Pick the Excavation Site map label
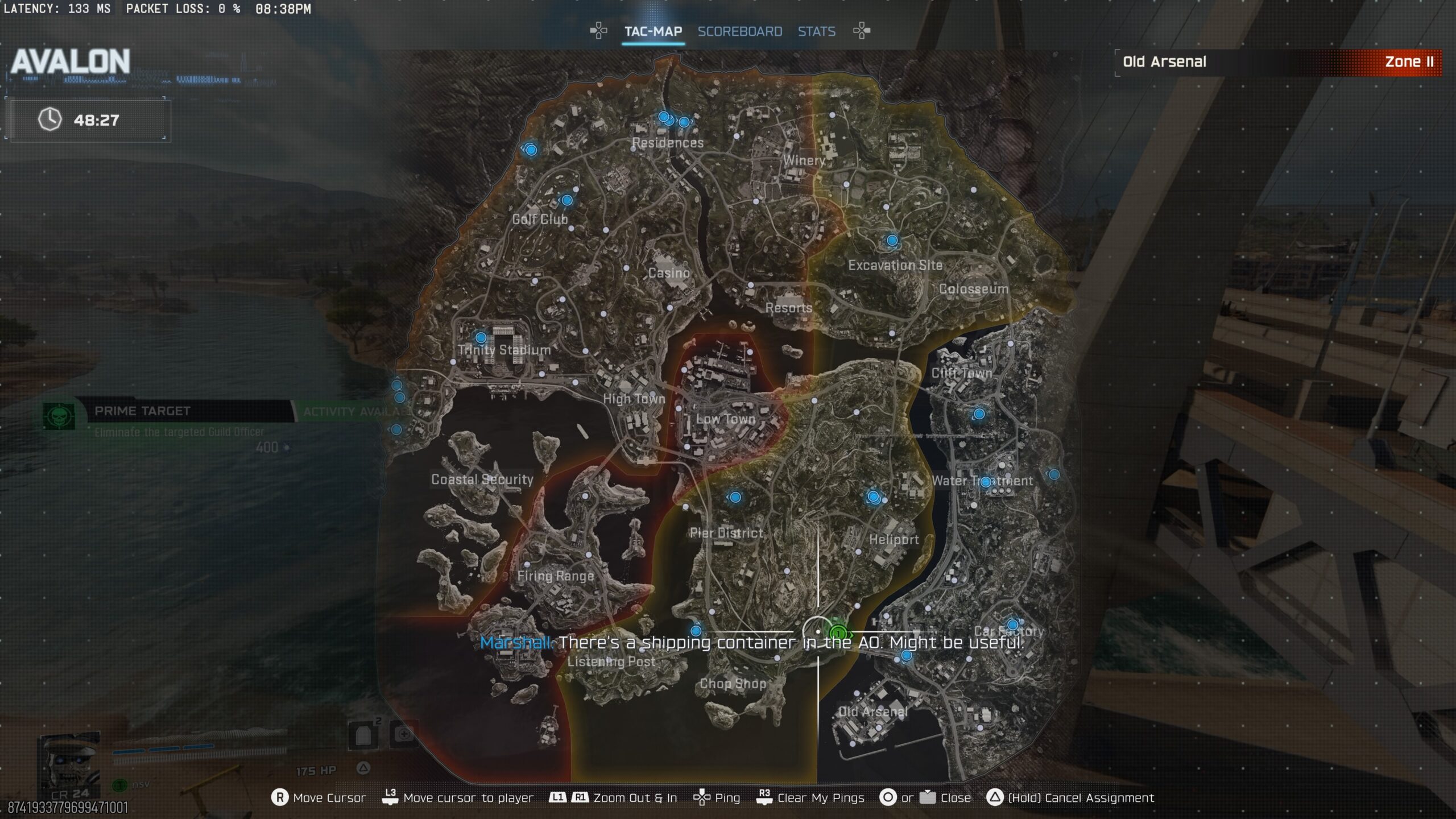Screen dimensions: 1456x819 [x=895, y=265]
